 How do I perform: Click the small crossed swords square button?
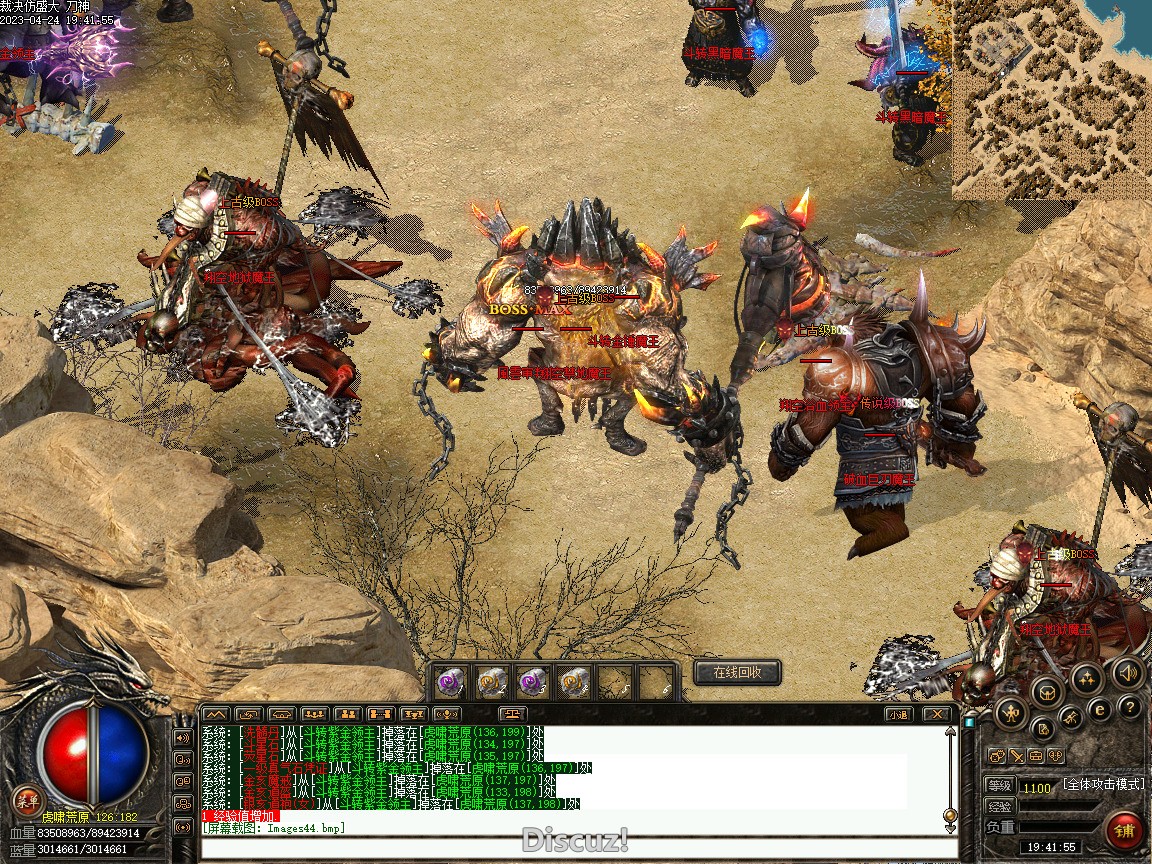1016,756
